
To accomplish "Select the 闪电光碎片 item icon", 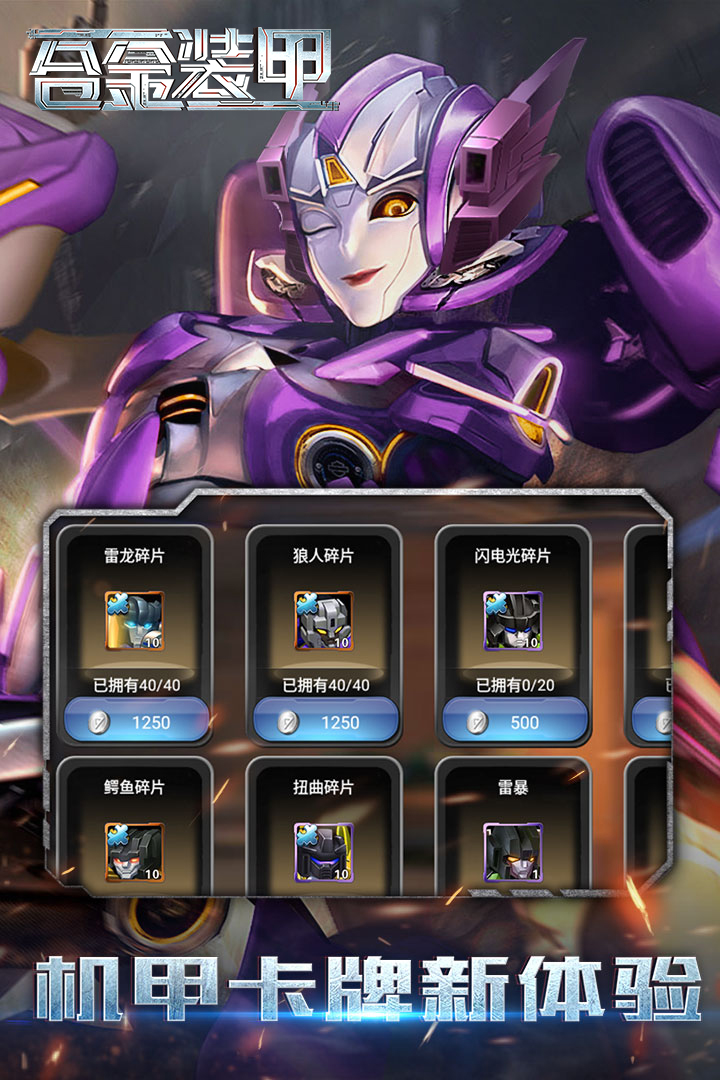I will coord(513,621).
